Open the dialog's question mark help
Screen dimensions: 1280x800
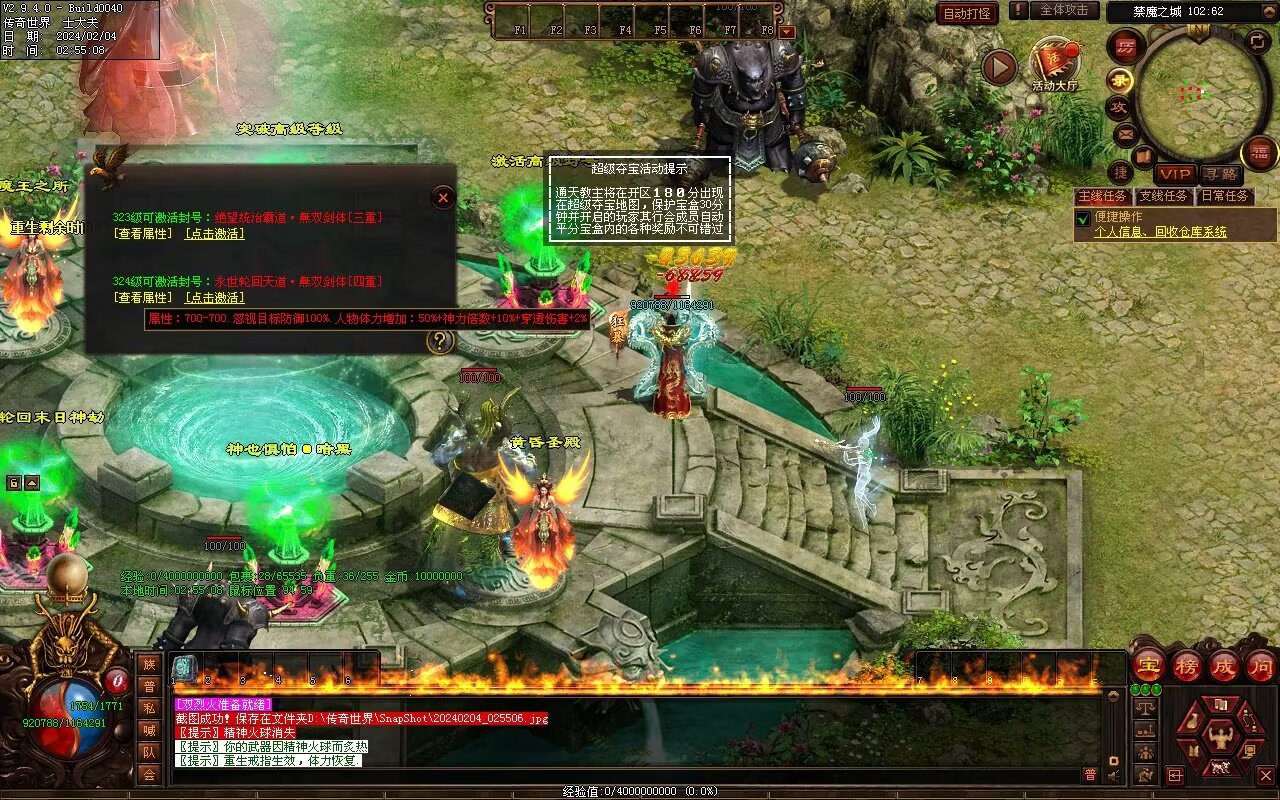coord(438,342)
